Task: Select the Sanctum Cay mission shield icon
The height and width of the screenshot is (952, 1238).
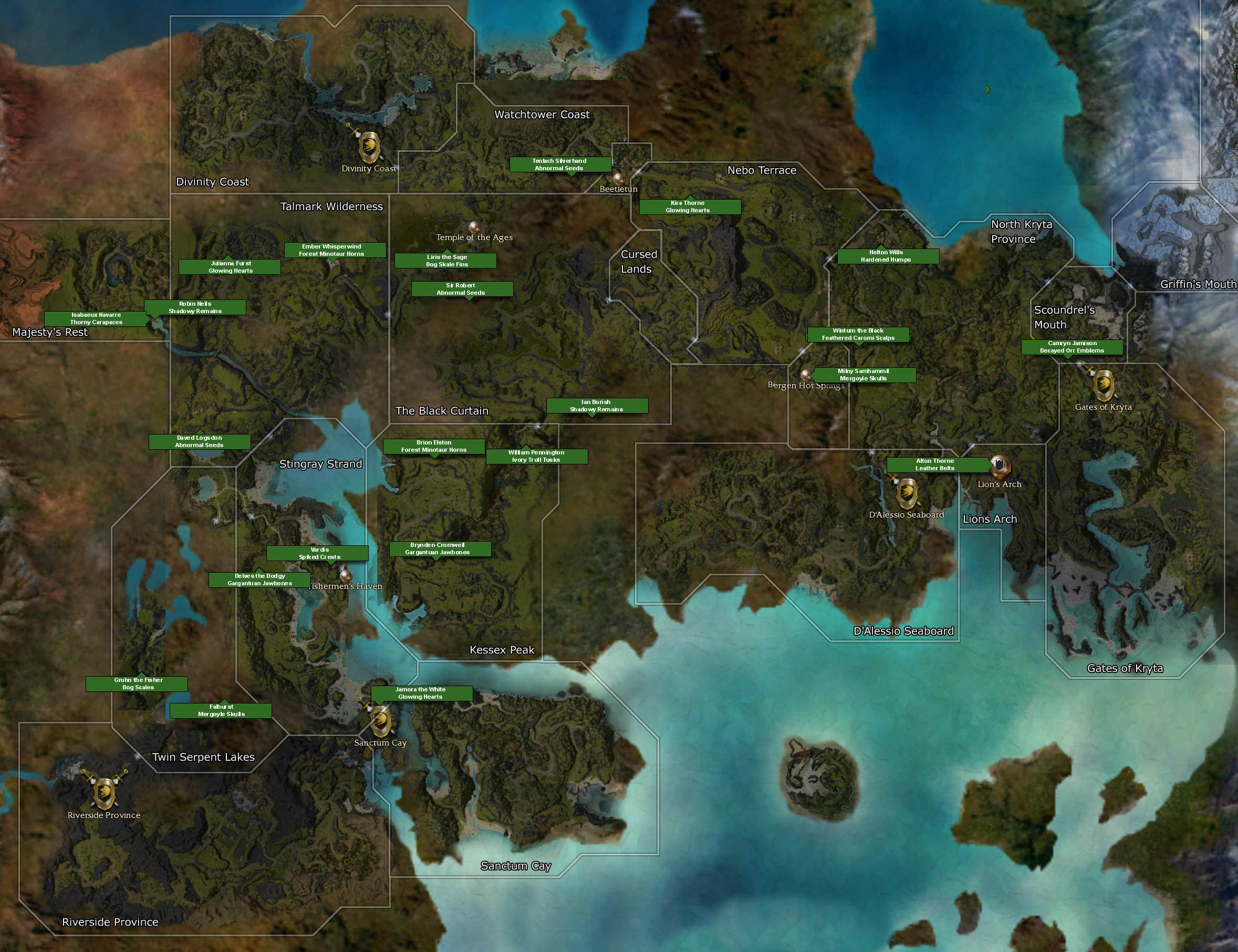Action: pyautogui.click(x=381, y=721)
